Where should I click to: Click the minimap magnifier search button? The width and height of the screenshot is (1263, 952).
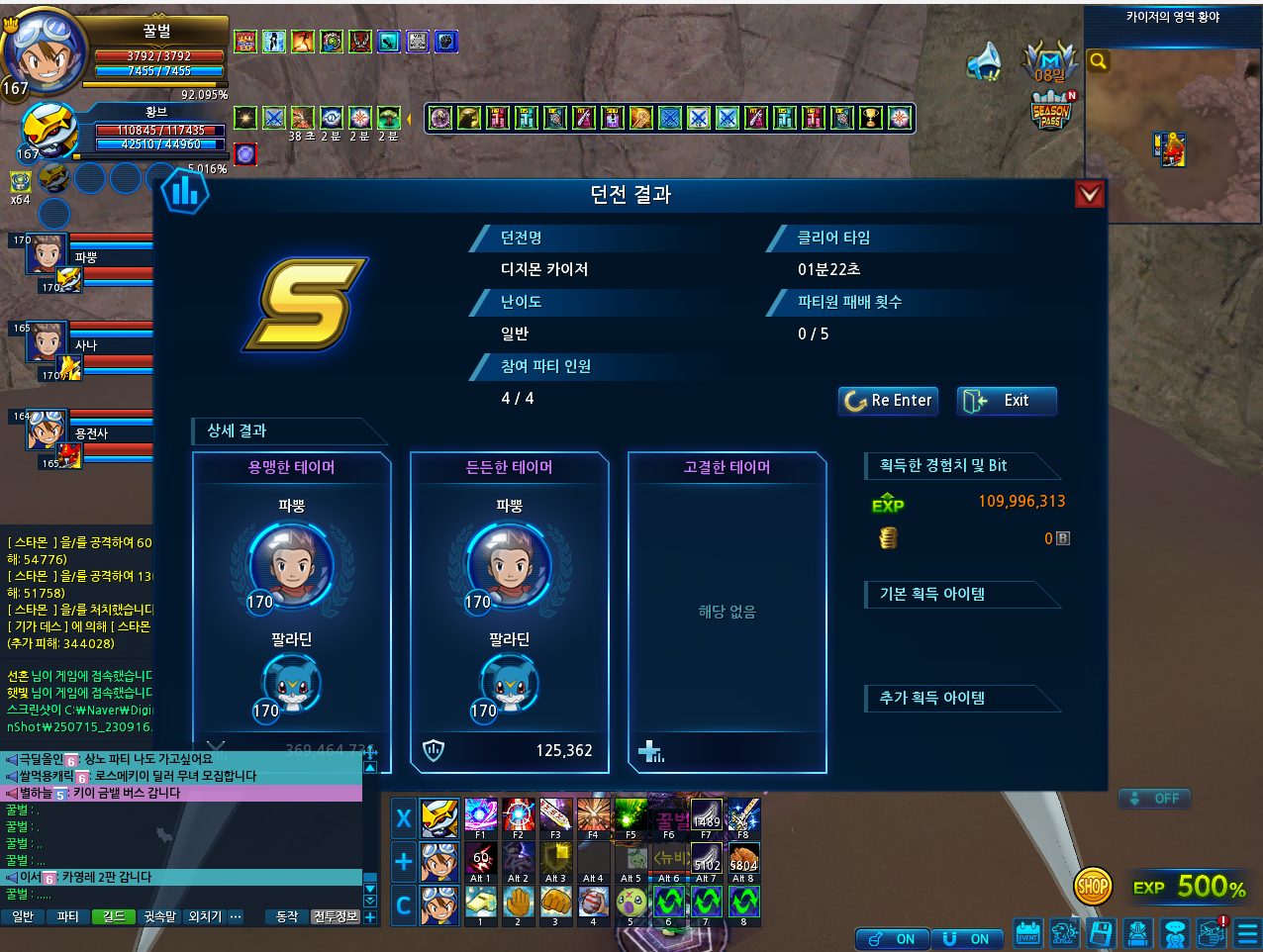coord(1099,61)
